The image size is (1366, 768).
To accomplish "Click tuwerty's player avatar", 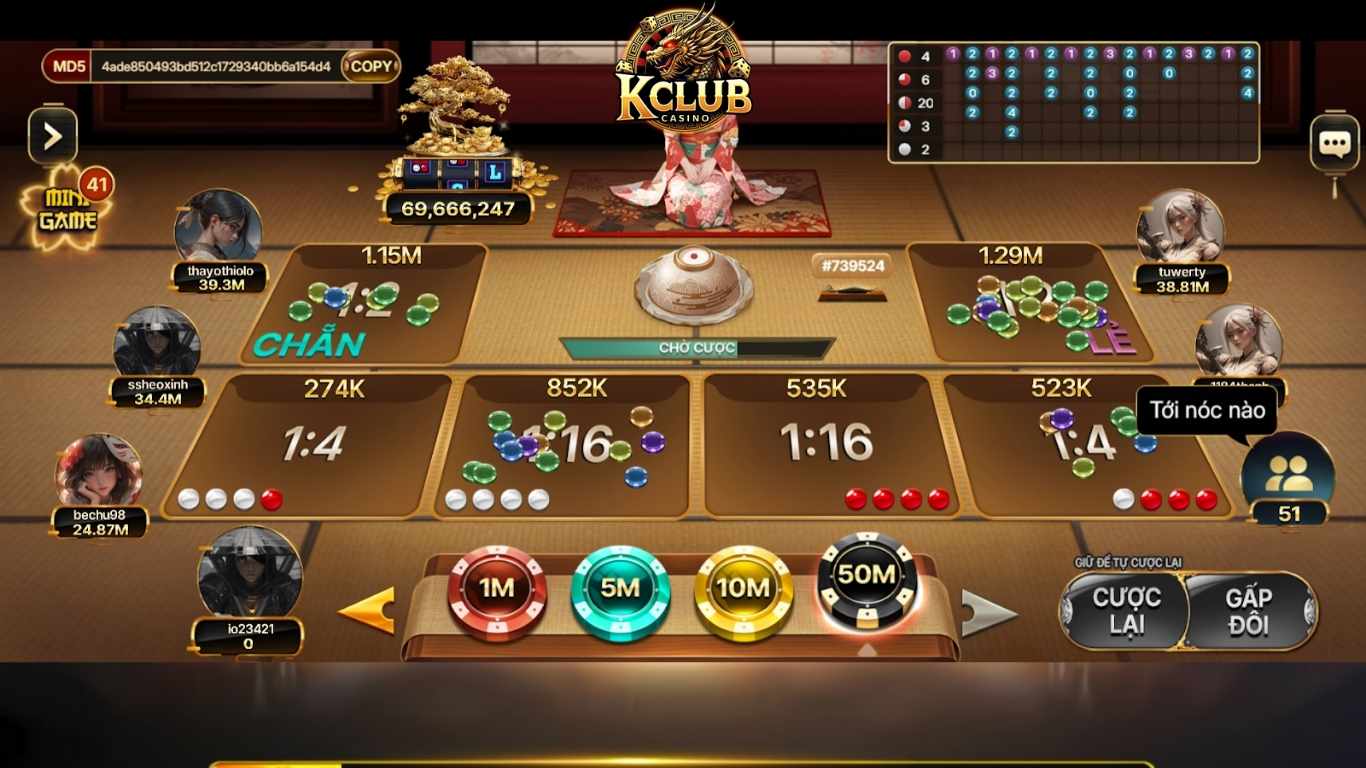I will pos(1183,225).
